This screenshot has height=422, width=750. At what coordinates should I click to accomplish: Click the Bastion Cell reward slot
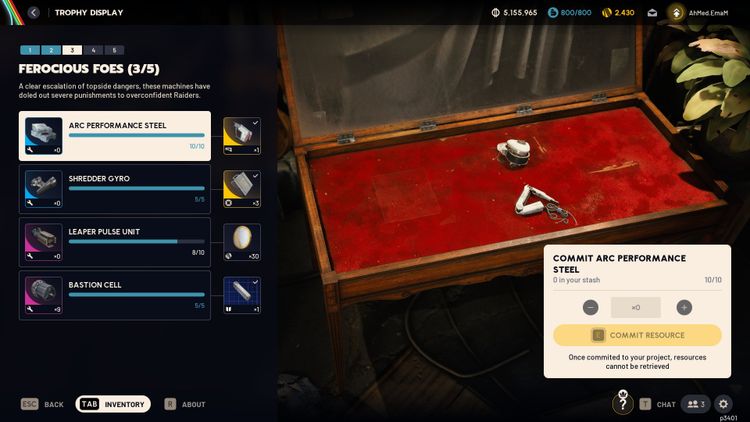(x=241, y=294)
